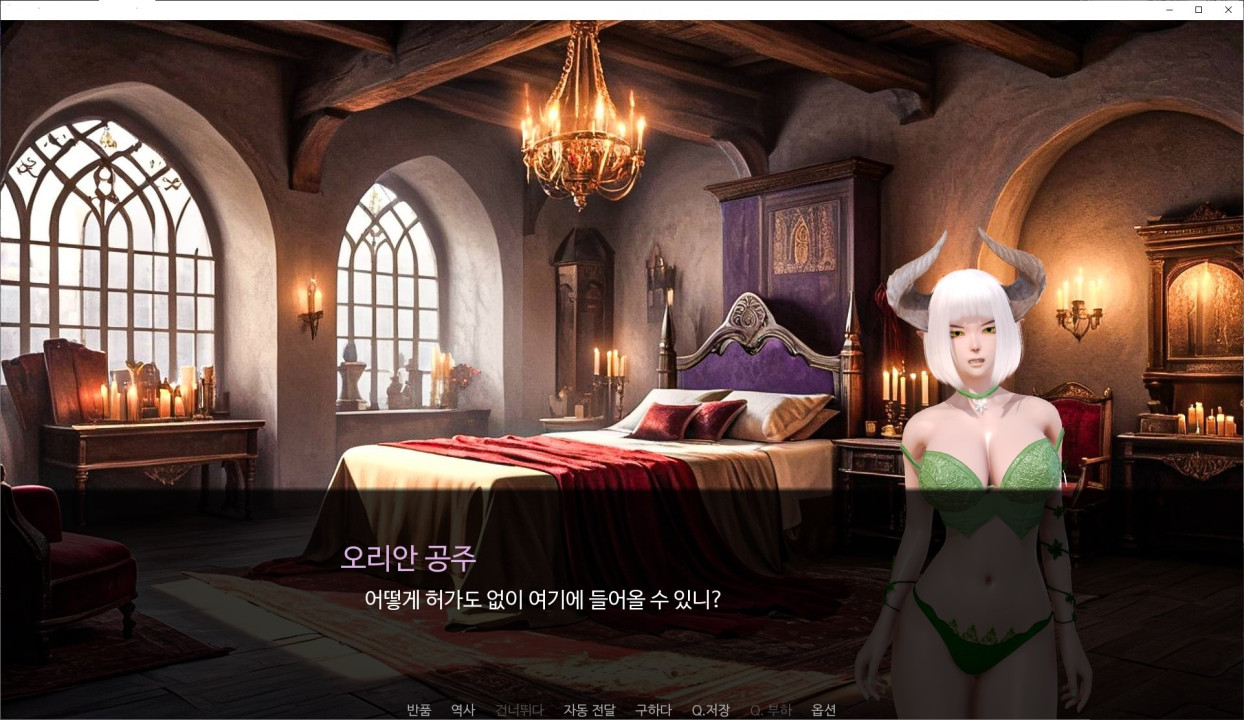Viewport: 1244px width, 720px height.
Task: Quick load with the Q.투하 button
Action: click(x=770, y=710)
